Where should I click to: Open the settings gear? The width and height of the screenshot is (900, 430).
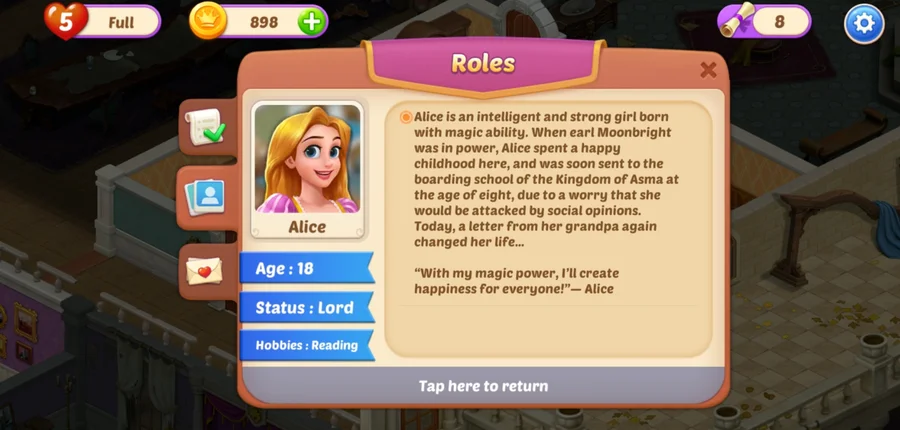click(x=864, y=23)
